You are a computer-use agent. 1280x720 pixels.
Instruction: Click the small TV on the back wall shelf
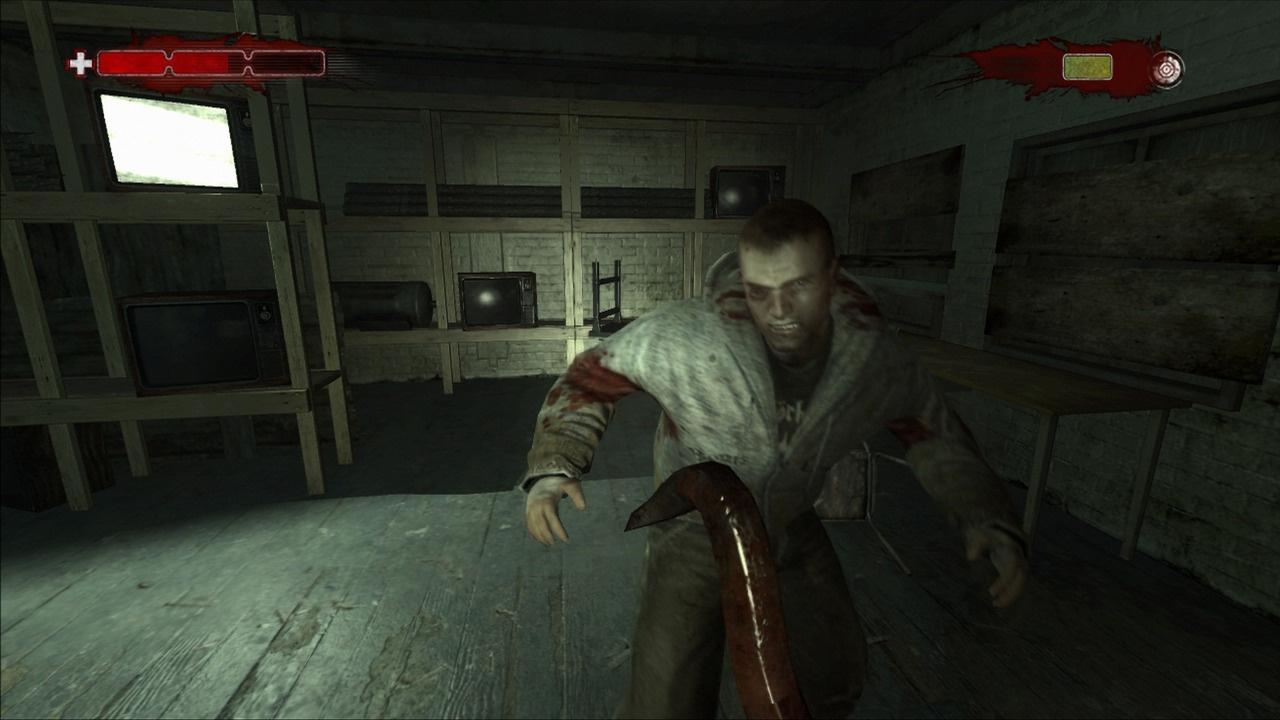pos(495,300)
